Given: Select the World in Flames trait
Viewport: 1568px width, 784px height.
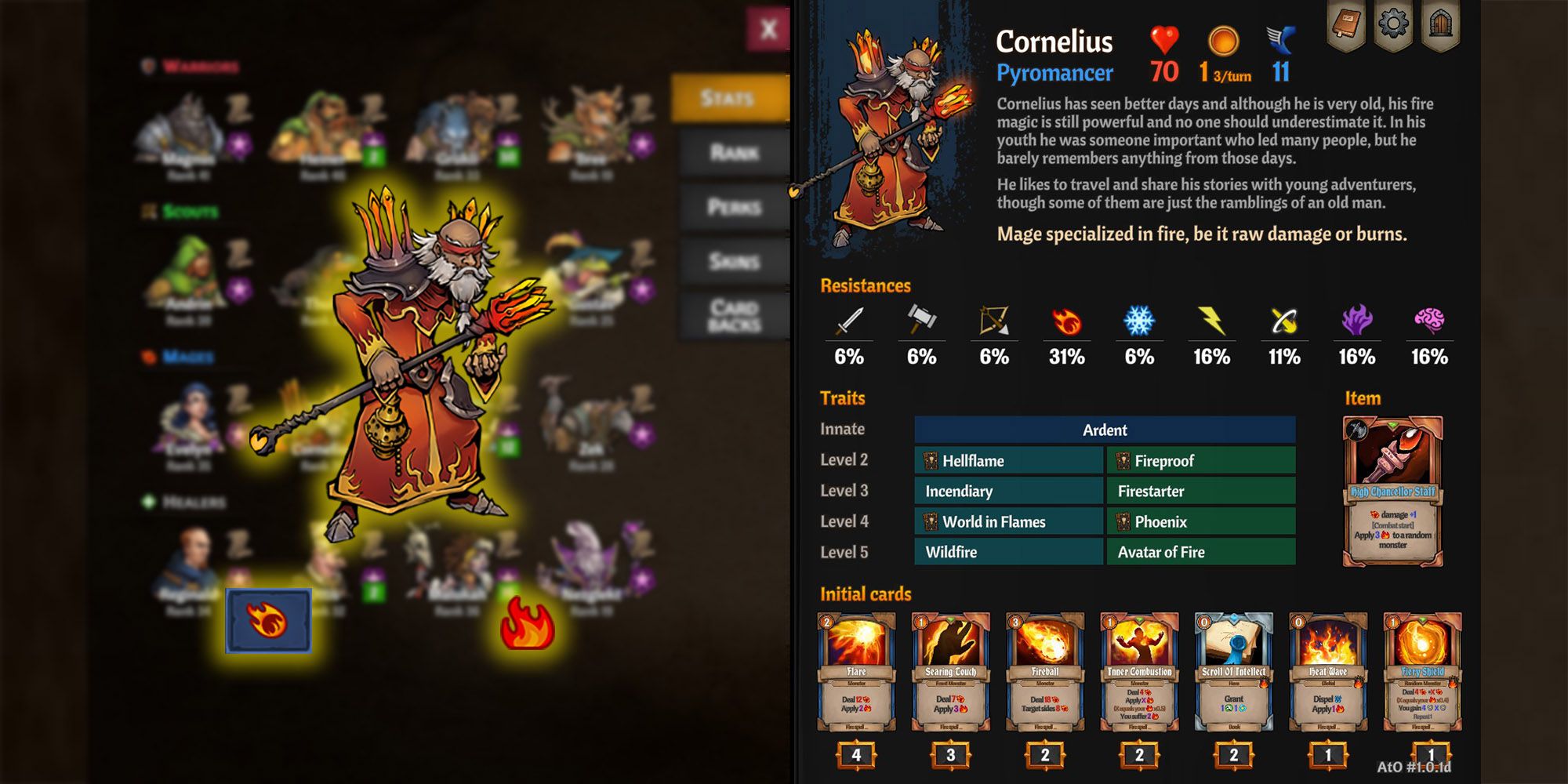Looking at the screenshot, I should (x=1009, y=522).
